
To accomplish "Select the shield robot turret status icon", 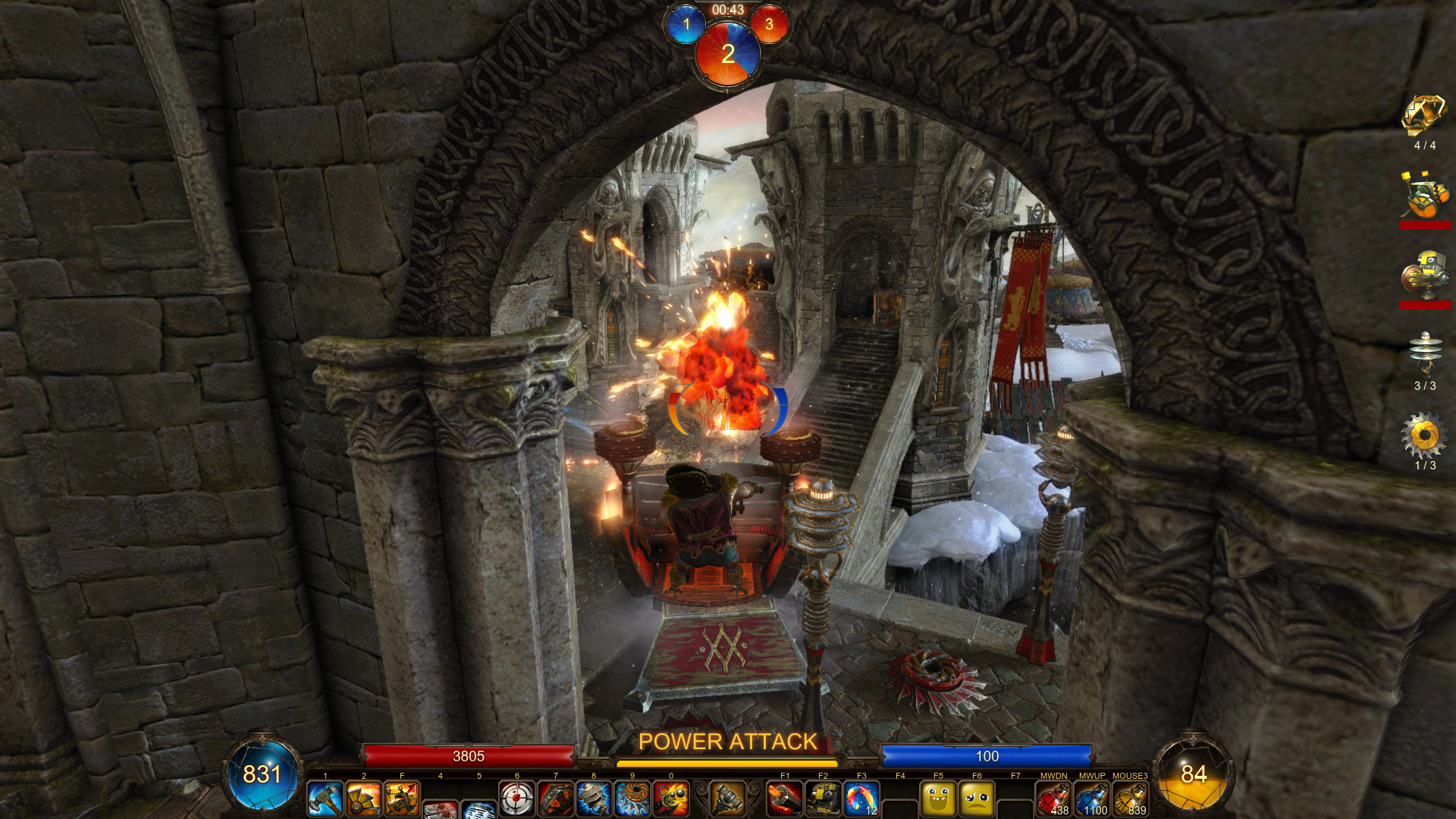I will [1424, 275].
